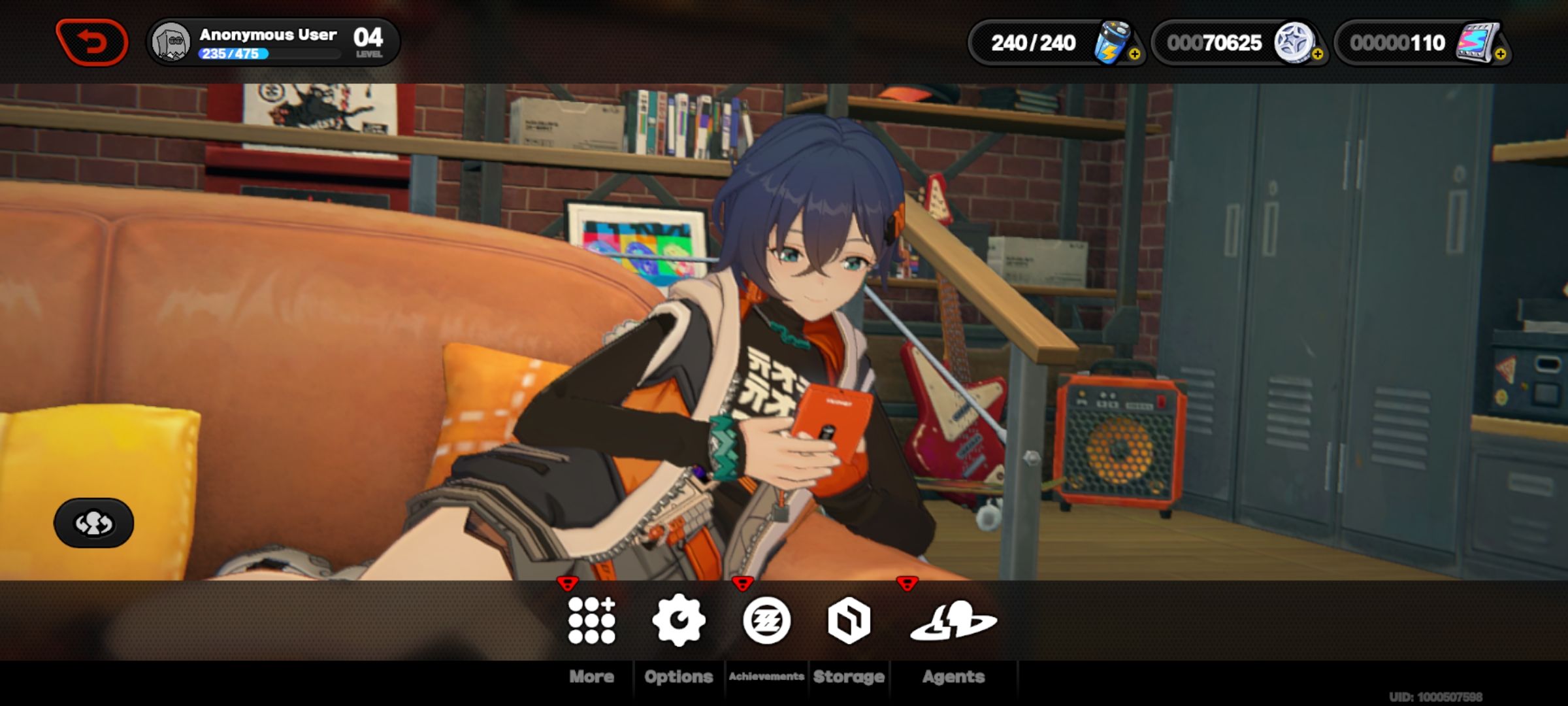The height and width of the screenshot is (706, 1568).
Task: Switch displayed character with the swap button
Action: pos(93,523)
